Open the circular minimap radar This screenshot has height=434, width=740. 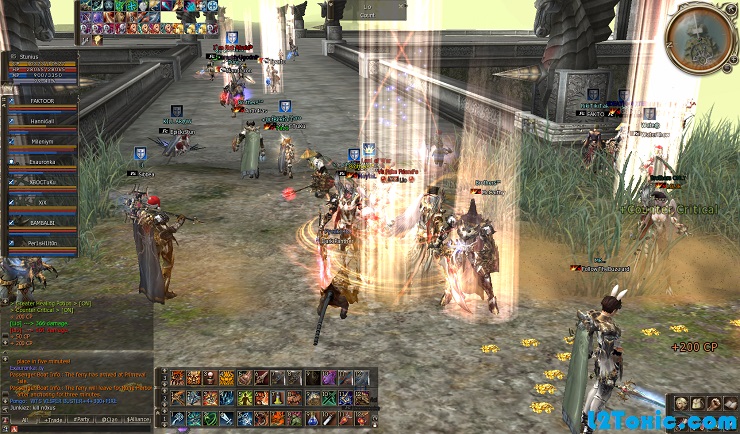tap(698, 38)
